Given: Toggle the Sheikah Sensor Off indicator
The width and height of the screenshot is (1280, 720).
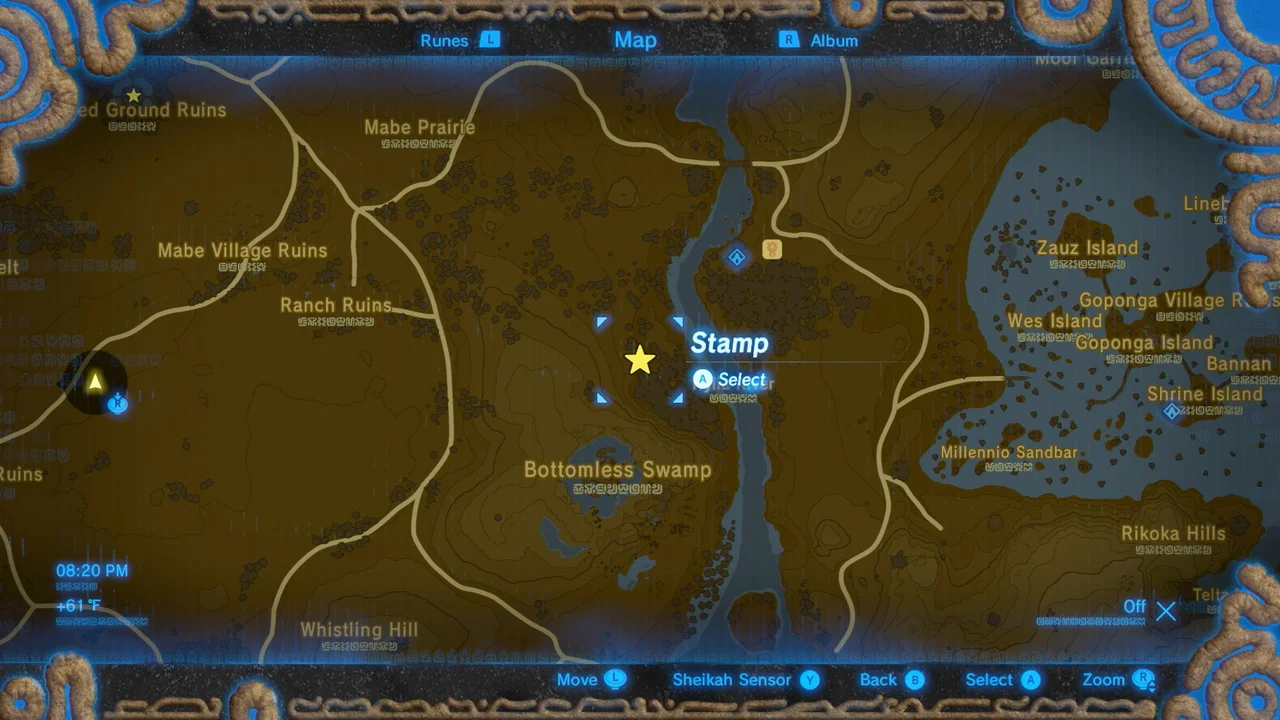Looking at the screenshot, I should [x=1134, y=607].
